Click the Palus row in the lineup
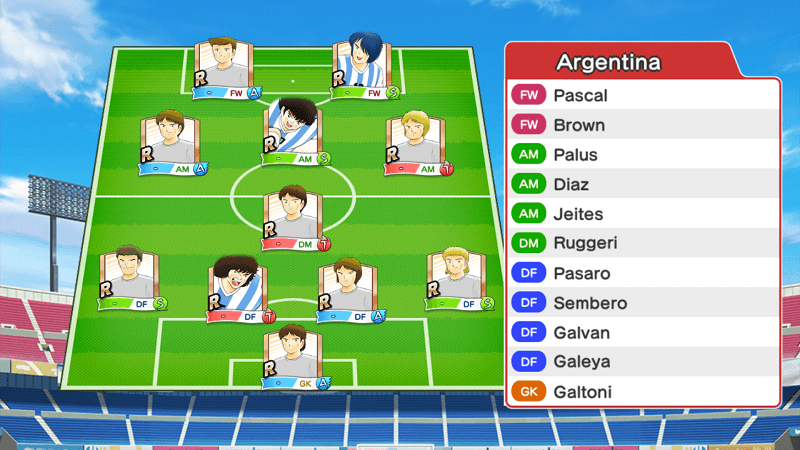Screen dimensions: 800x450 (642, 155)
